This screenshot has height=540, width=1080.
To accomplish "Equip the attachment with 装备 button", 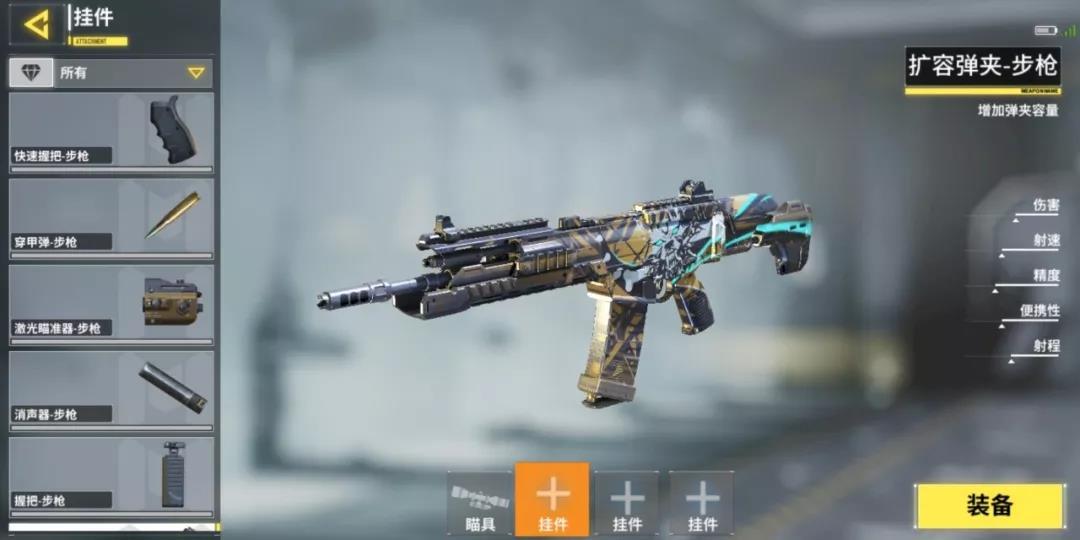I will (x=989, y=506).
